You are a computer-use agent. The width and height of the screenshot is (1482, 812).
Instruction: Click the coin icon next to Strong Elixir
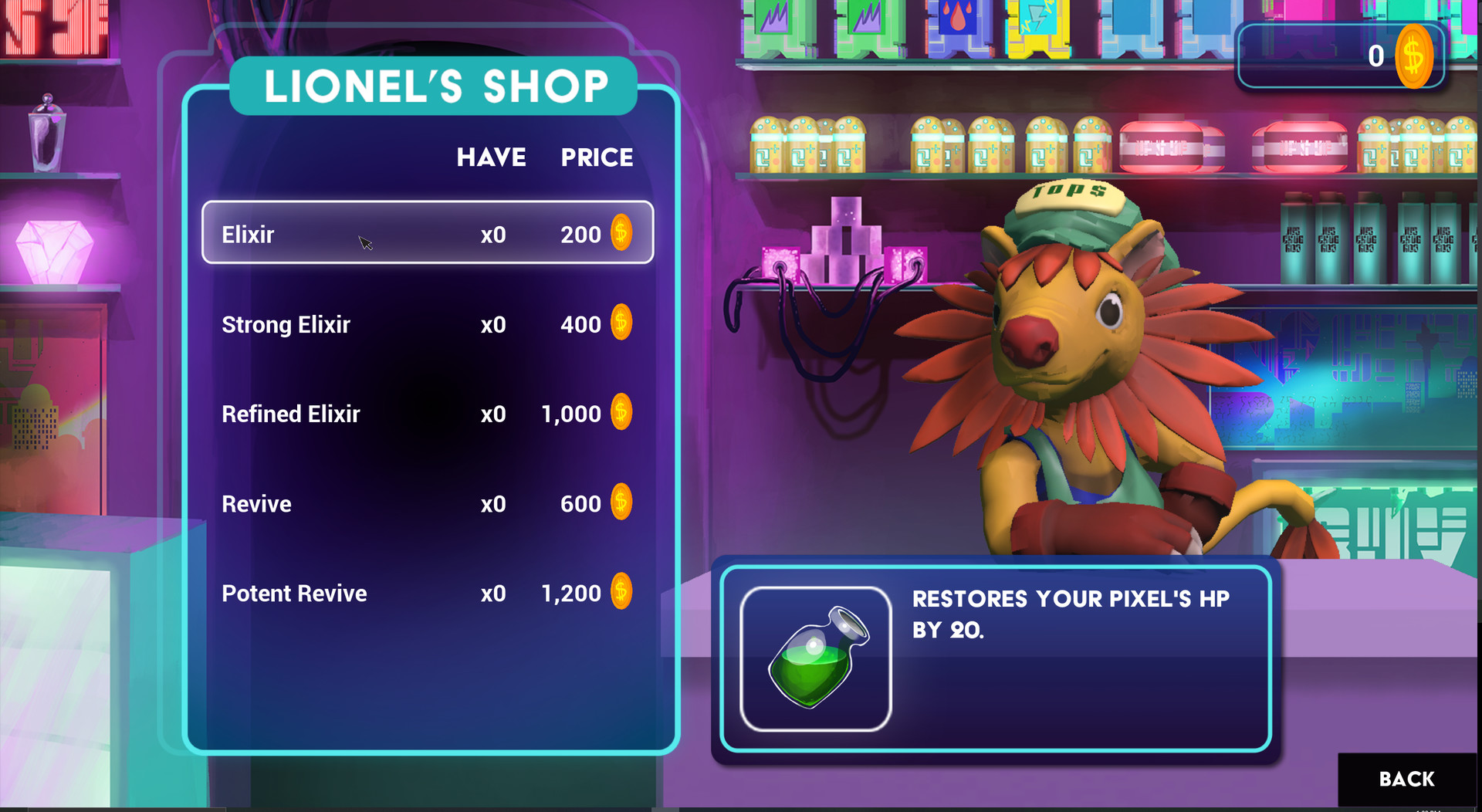coord(620,323)
